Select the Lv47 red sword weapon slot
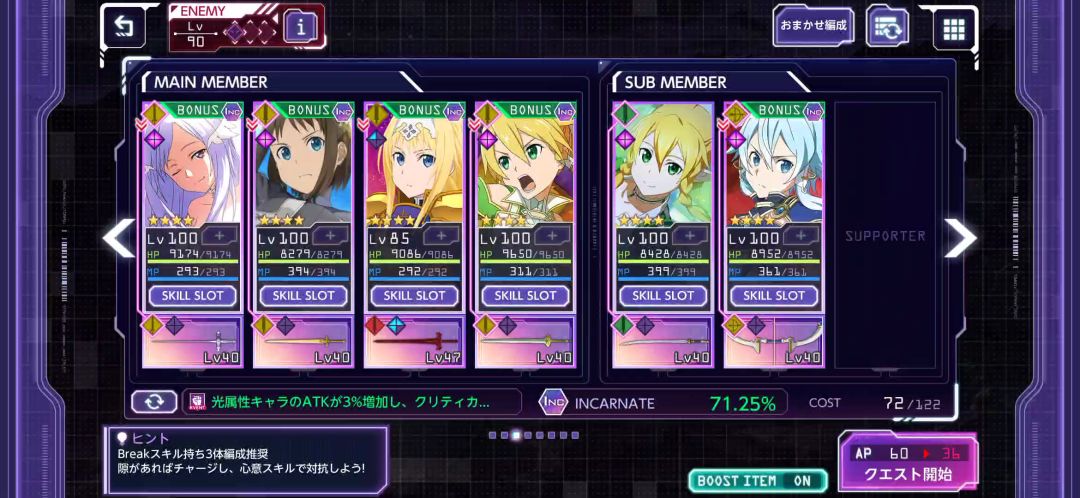The height and width of the screenshot is (498, 1080). click(x=414, y=342)
